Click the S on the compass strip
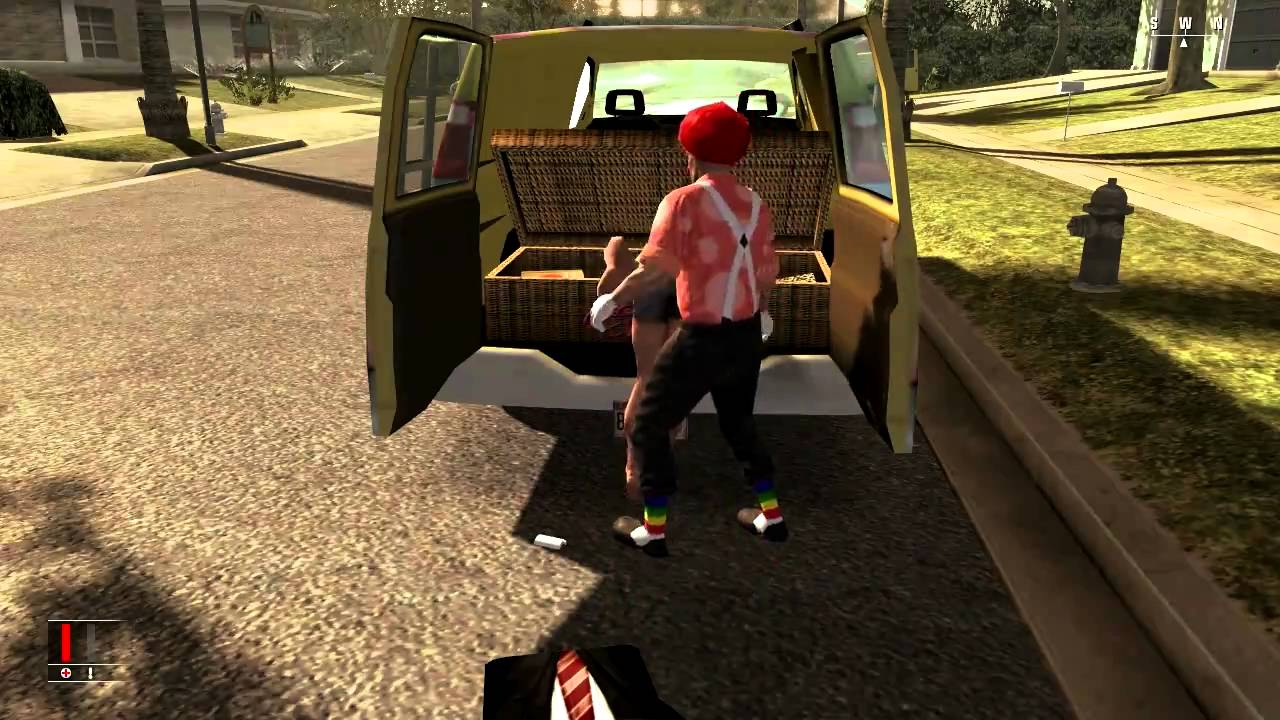Image resolution: width=1280 pixels, height=720 pixels. coord(1154,23)
